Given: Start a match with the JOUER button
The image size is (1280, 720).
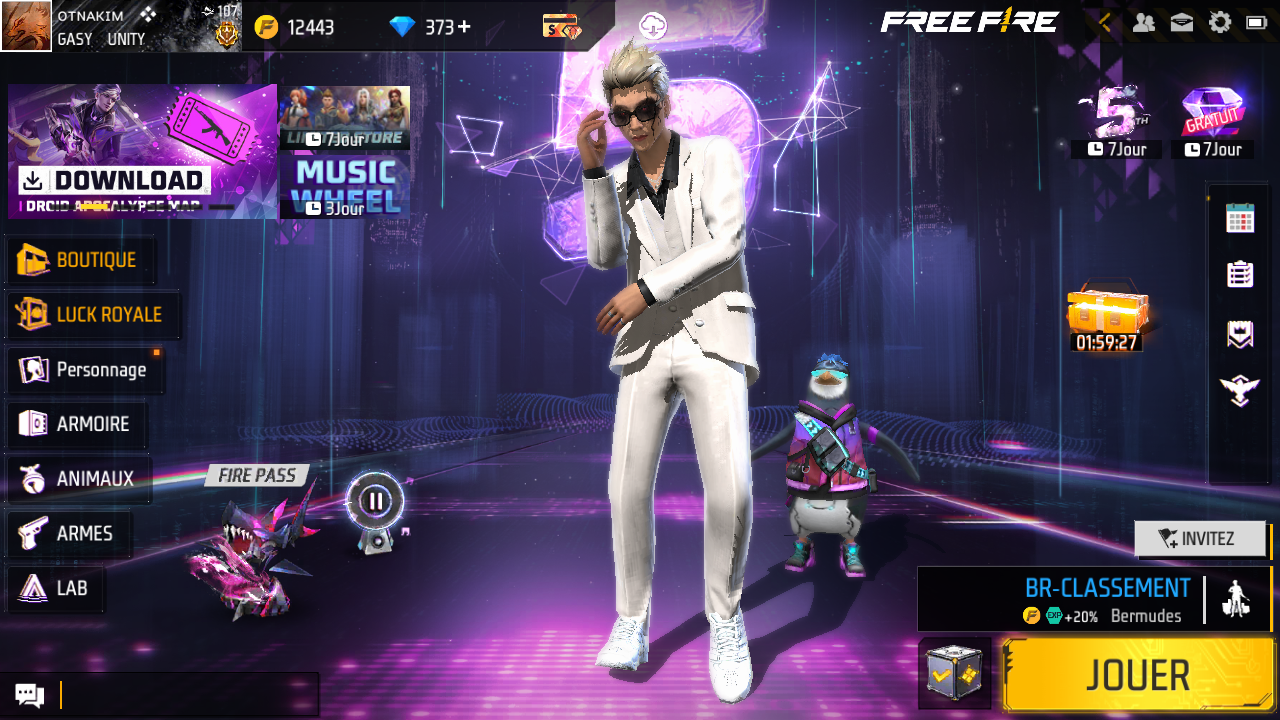Looking at the screenshot, I should coord(1138,676).
